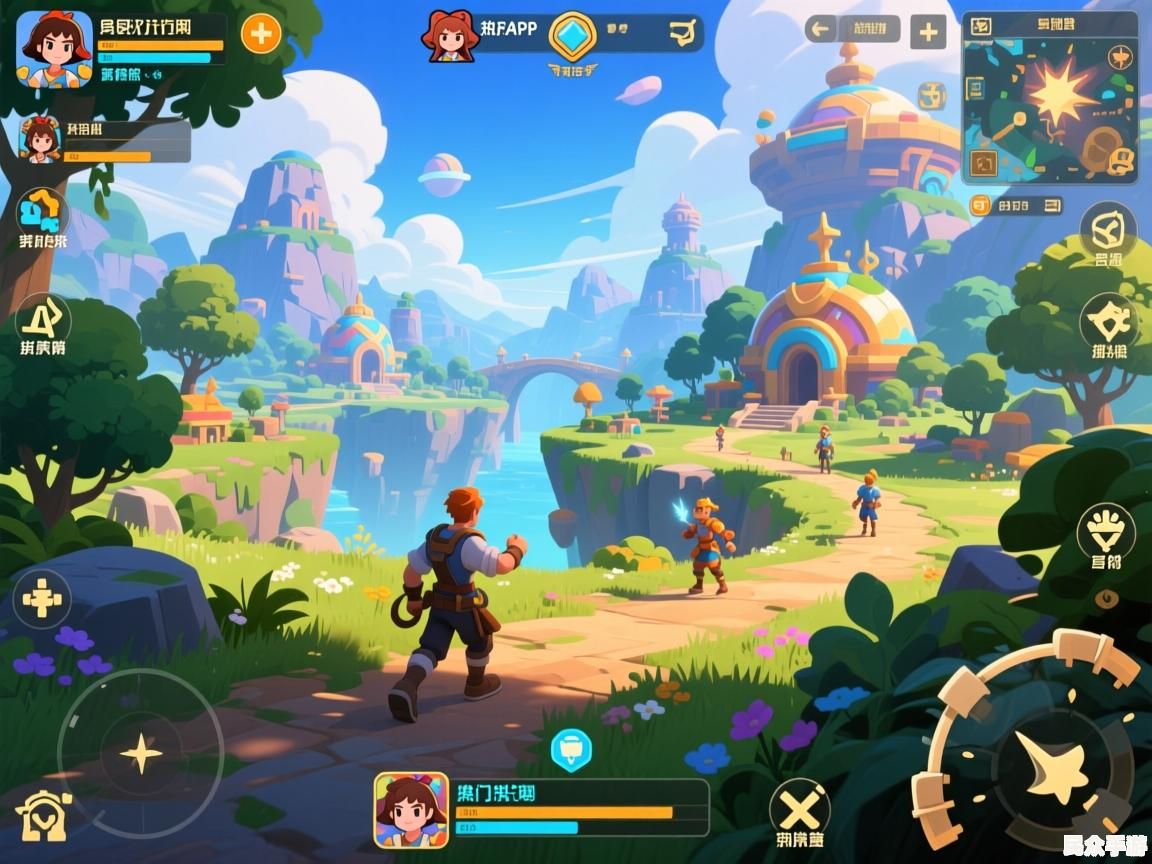Viewport: 1152px width, 864px height.
Task: Tap the orange plus button beside the player bar
Action: pos(261,34)
